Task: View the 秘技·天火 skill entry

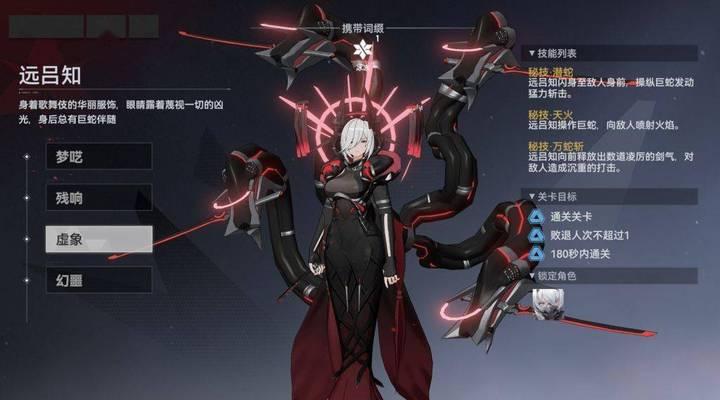Action: [552, 115]
